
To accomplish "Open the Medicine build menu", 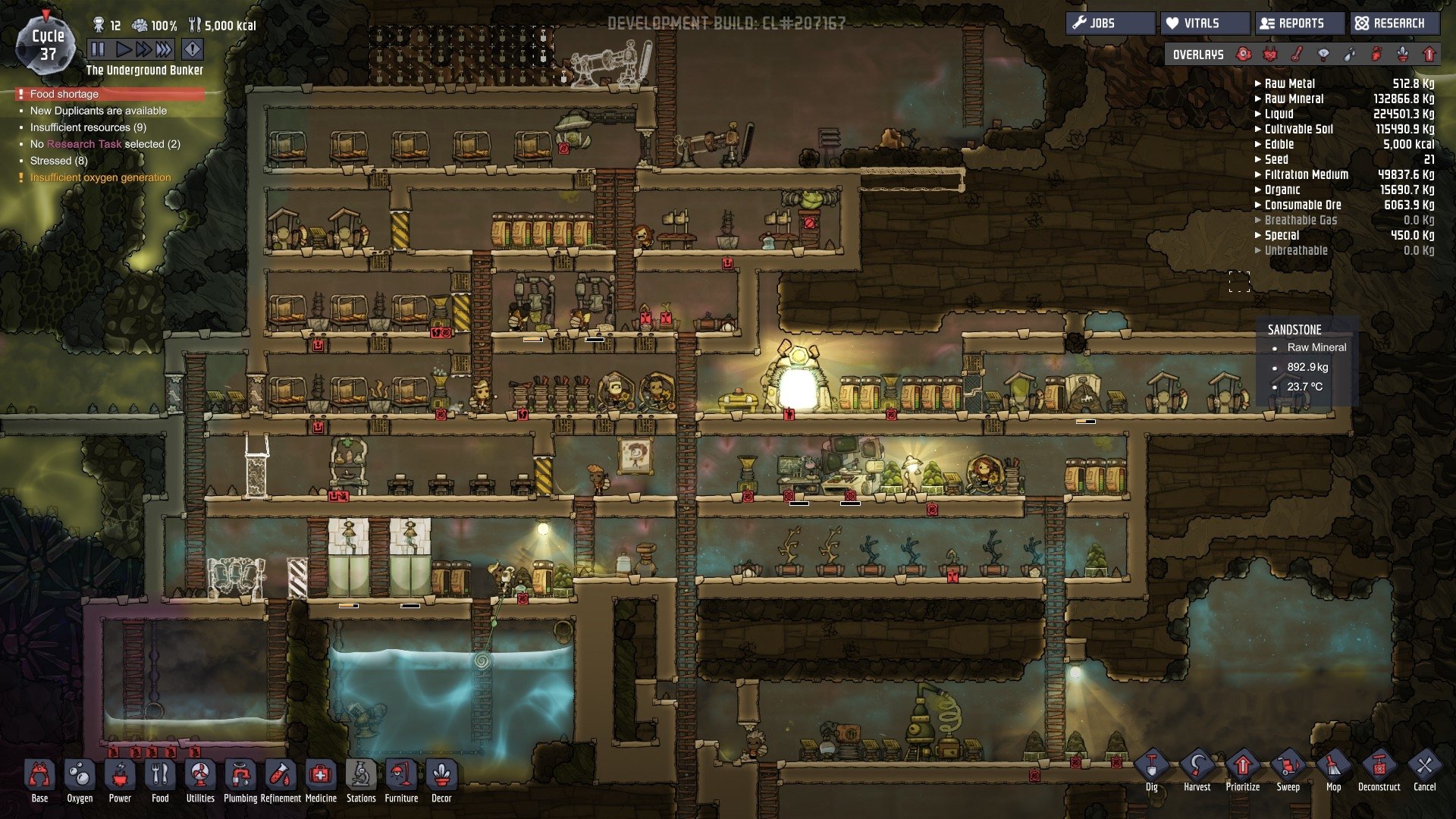I will tap(321, 776).
